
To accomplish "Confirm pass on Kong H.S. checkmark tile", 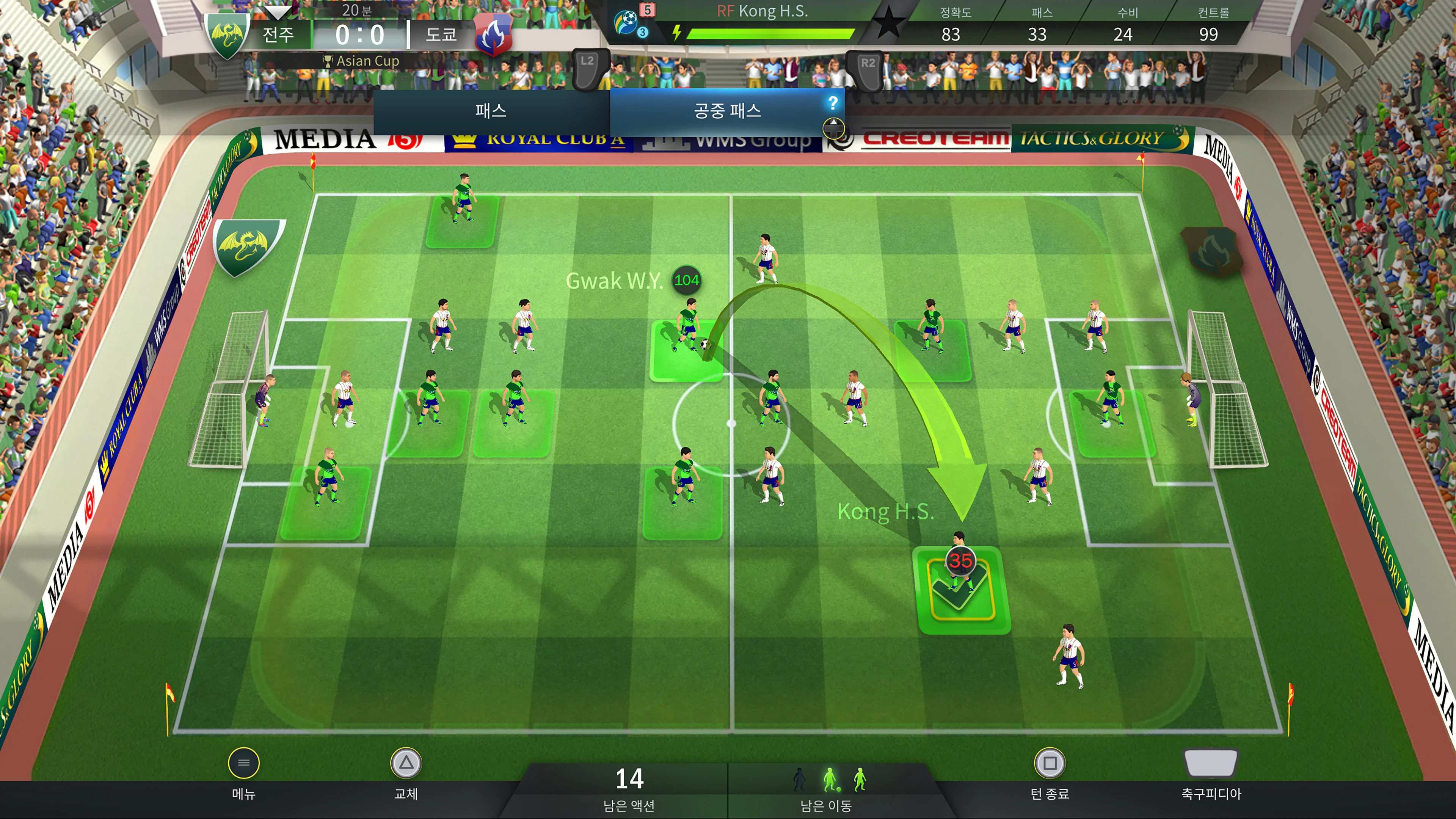I will 961,591.
